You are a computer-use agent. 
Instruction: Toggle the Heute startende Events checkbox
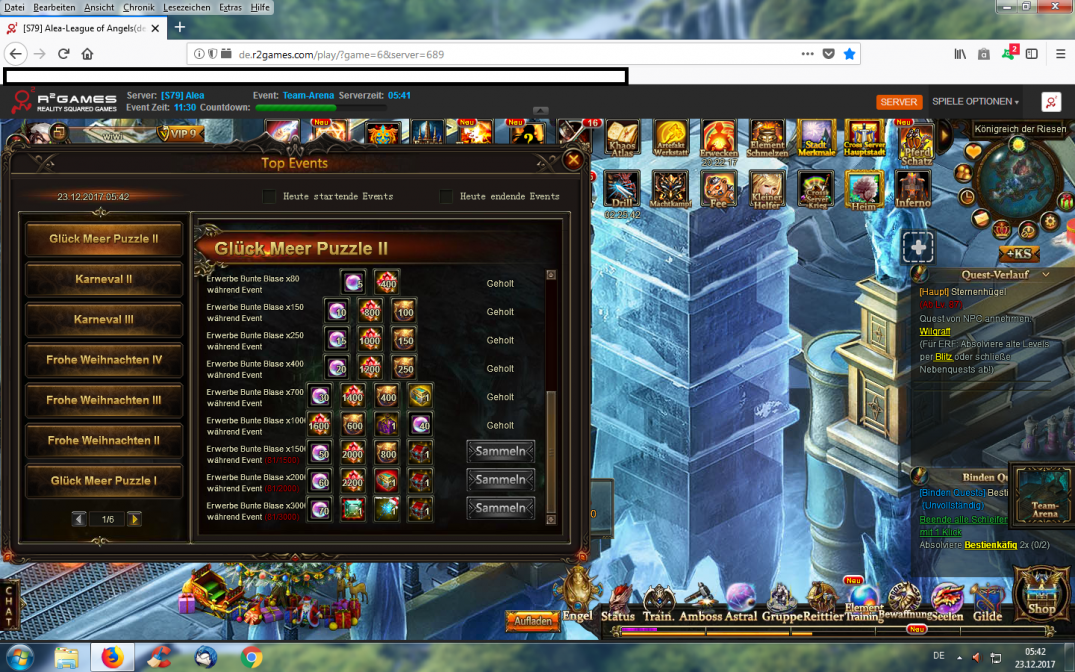pyautogui.click(x=269, y=196)
